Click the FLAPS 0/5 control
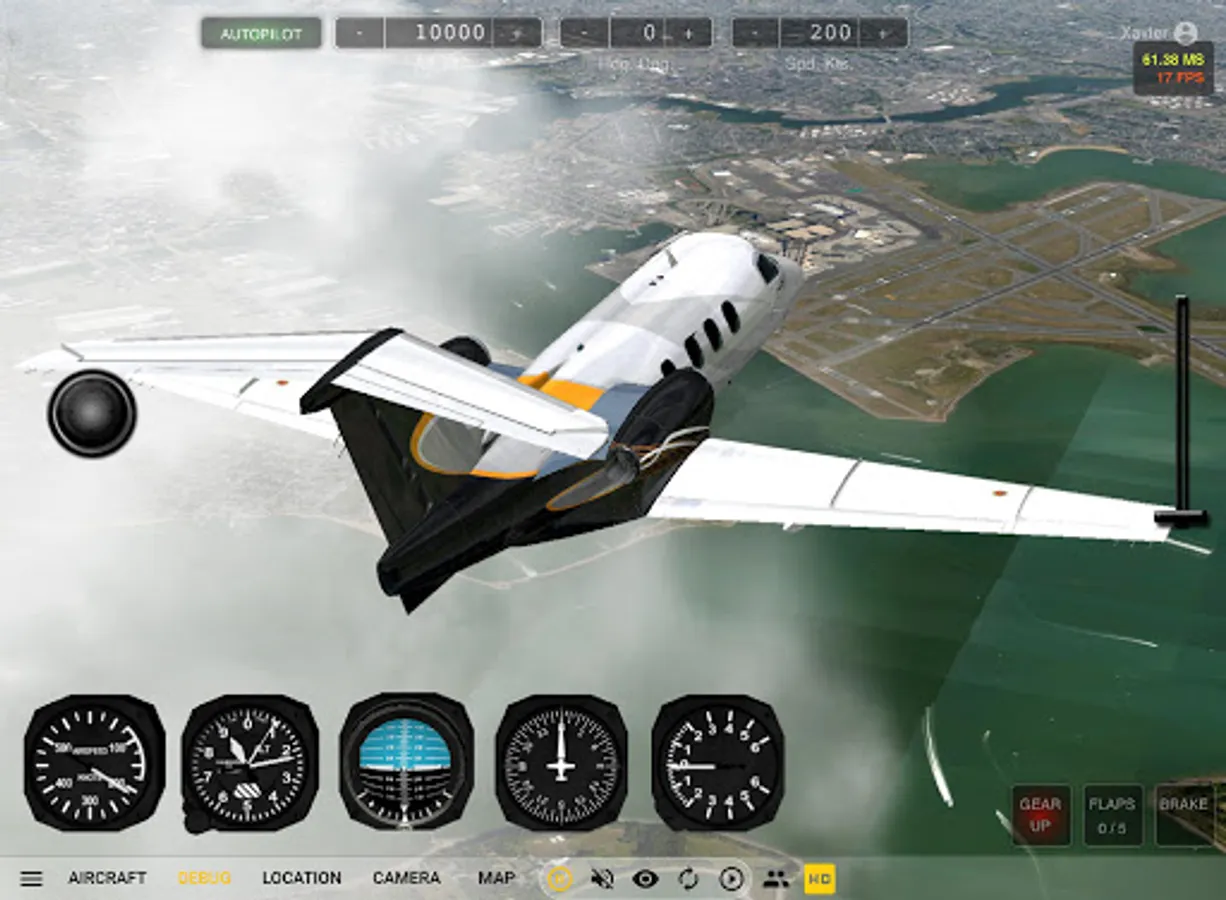Screen dimensions: 1226x900 click(1112, 814)
